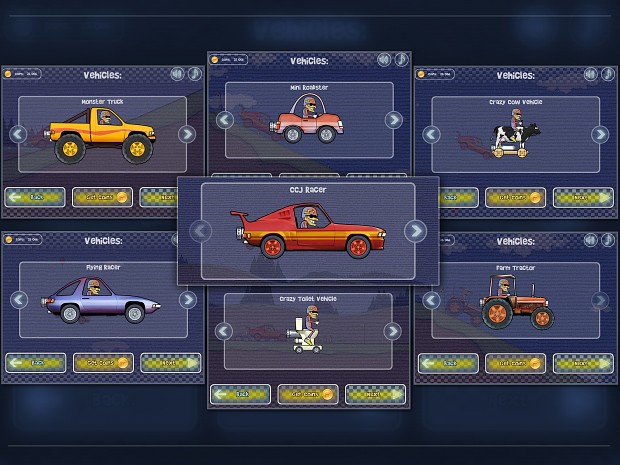The width and height of the screenshot is (620, 465).
Task: Click Back under the Monster Truck
Action: coord(35,197)
